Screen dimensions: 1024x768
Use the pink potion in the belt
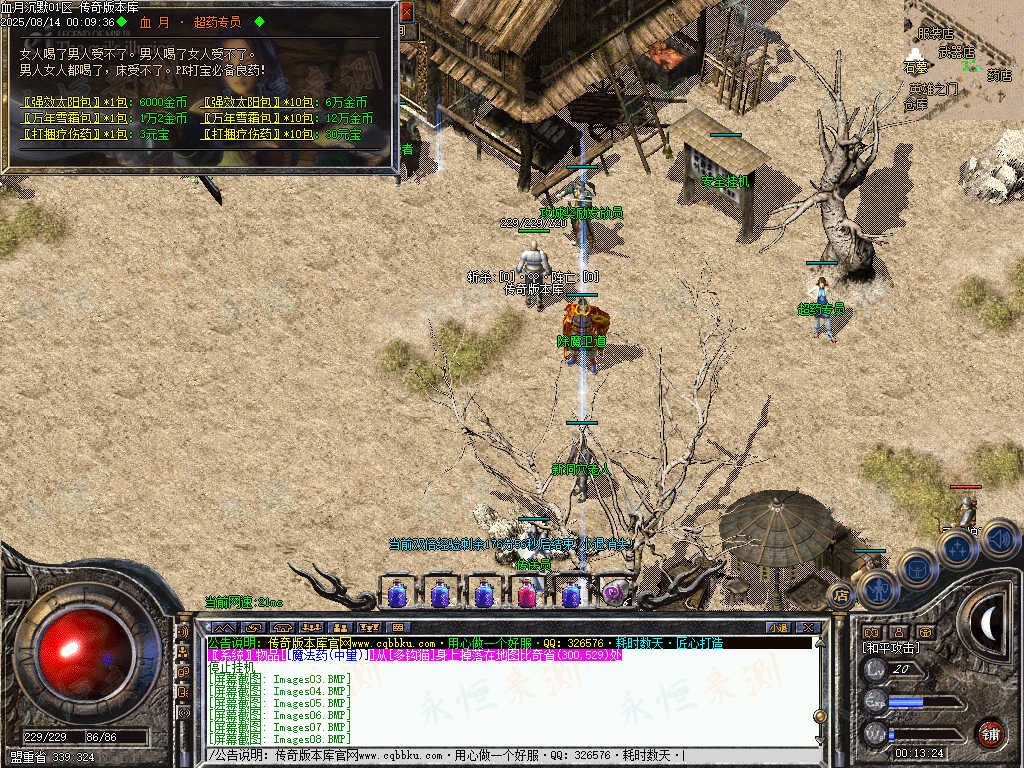pos(526,594)
